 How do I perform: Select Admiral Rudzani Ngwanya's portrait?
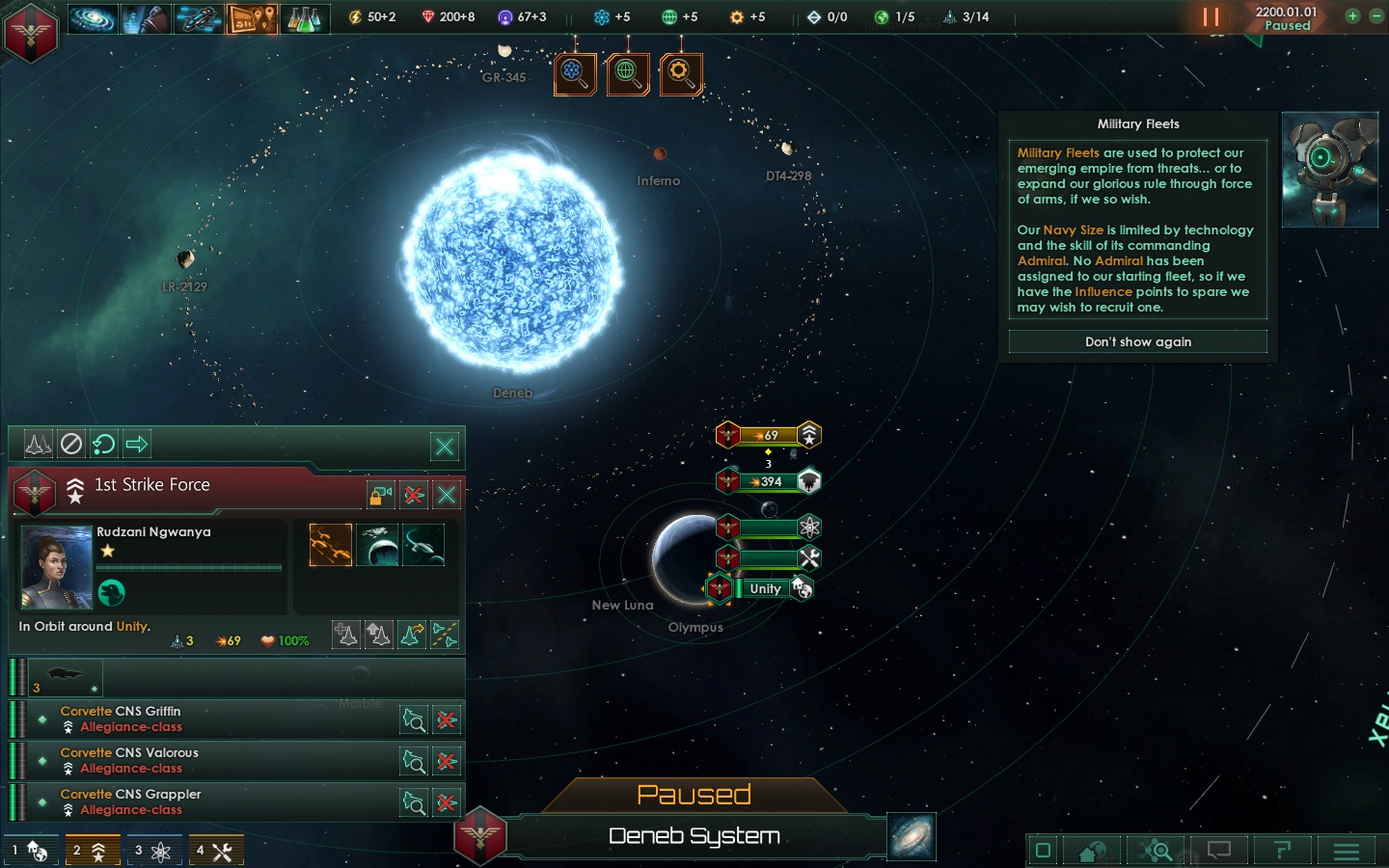pyautogui.click(x=57, y=567)
